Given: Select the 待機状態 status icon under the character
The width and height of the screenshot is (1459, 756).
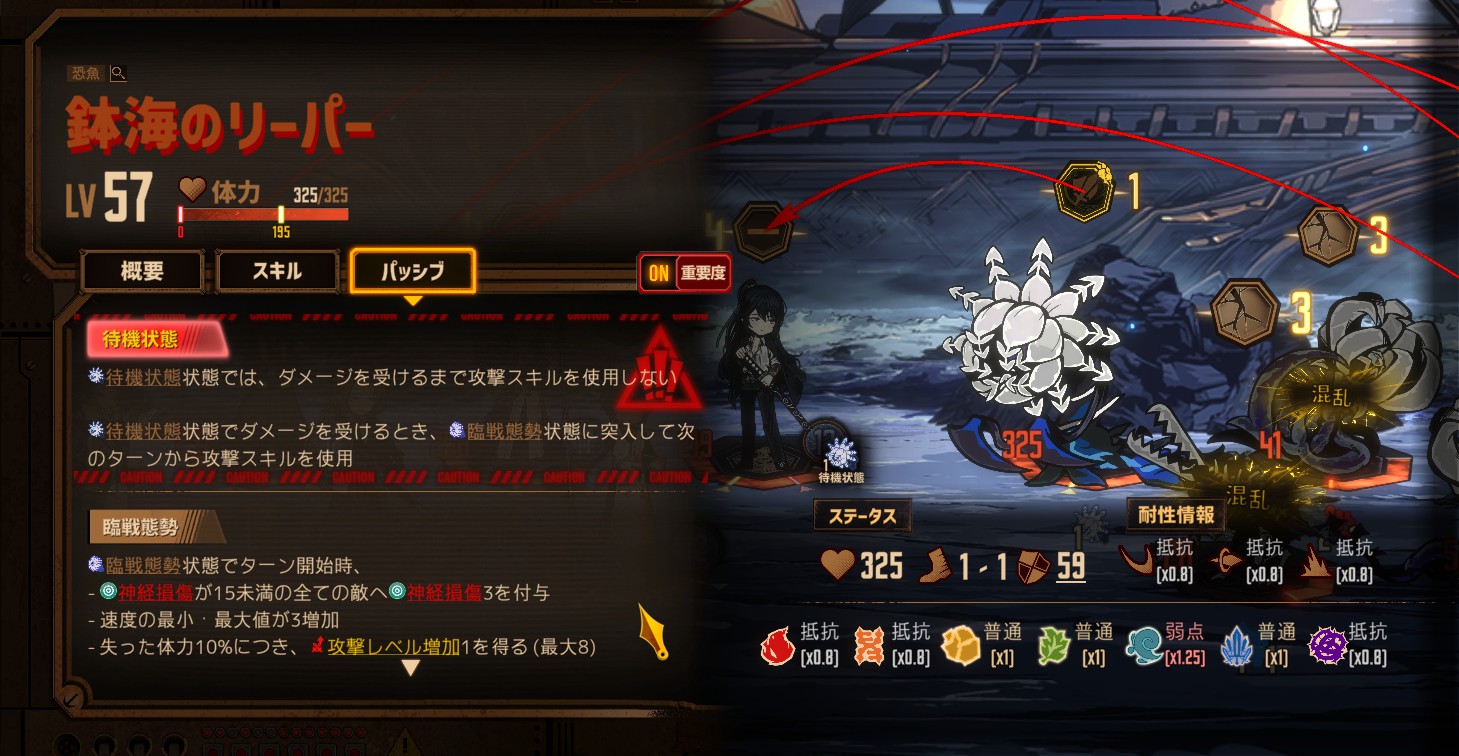Looking at the screenshot, I should pyautogui.click(x=841, y=454).
